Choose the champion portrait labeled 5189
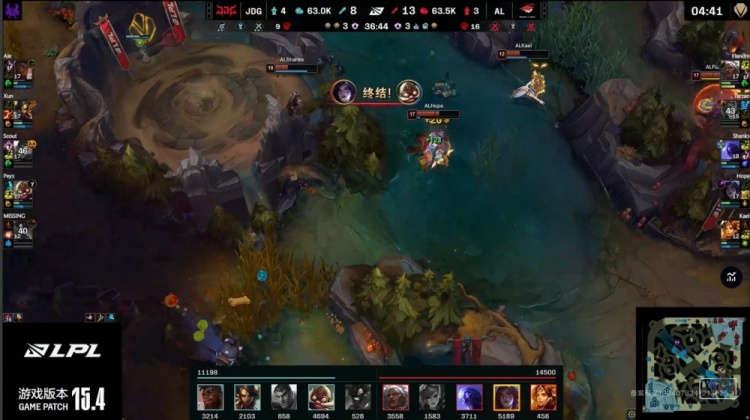The width and height of the screenshot is (750, 420). [506, 396]
